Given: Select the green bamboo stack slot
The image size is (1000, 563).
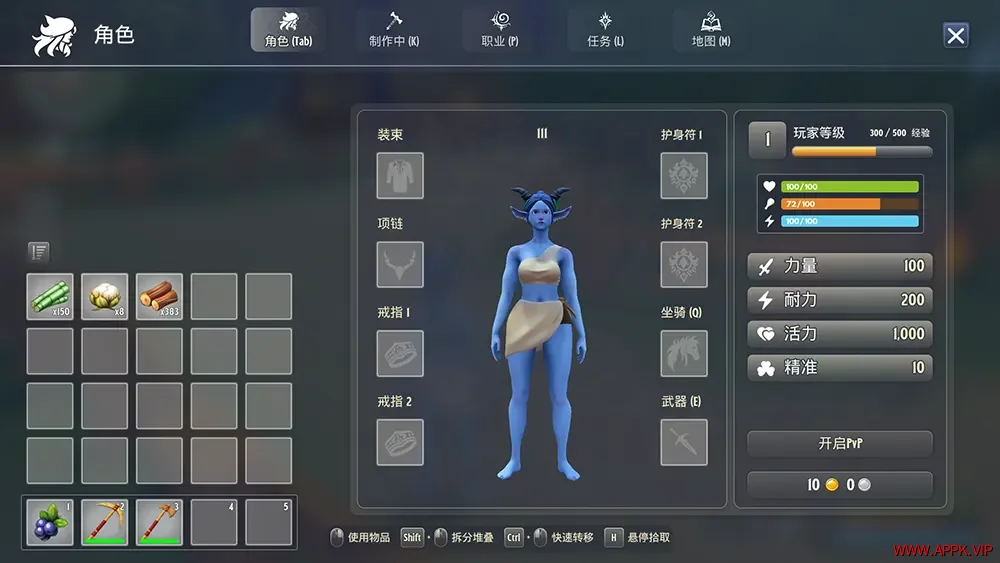Looking at the screenshot, I should coord(50,297).
